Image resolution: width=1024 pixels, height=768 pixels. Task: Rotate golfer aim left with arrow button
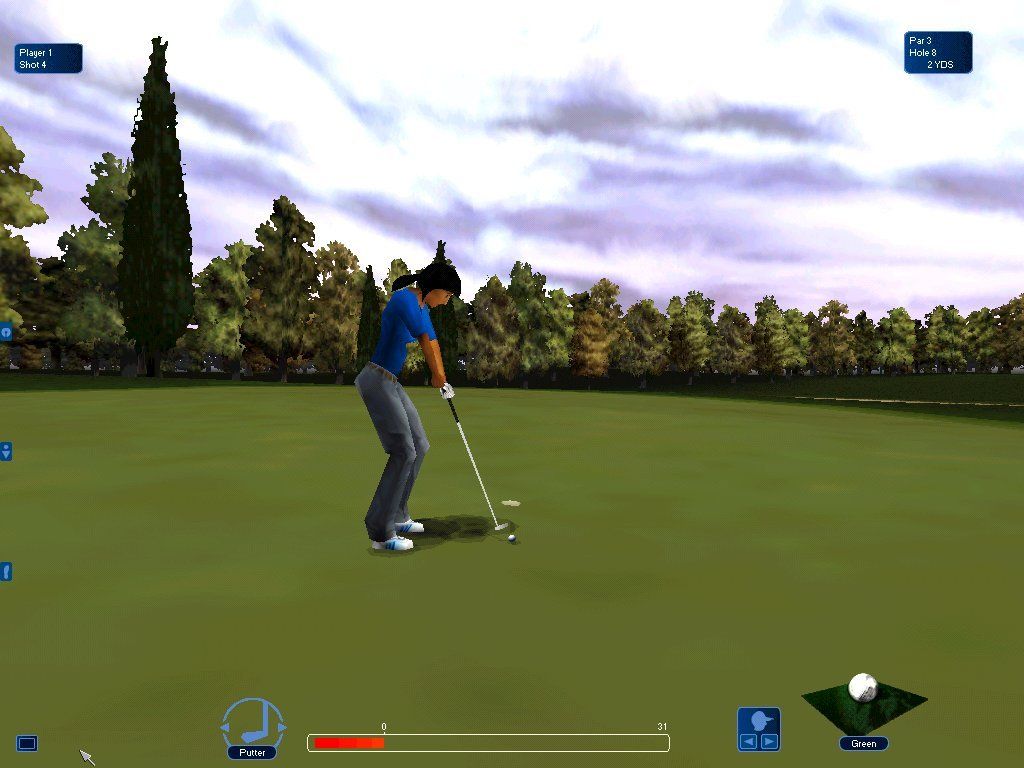click(x=748, y=741)
